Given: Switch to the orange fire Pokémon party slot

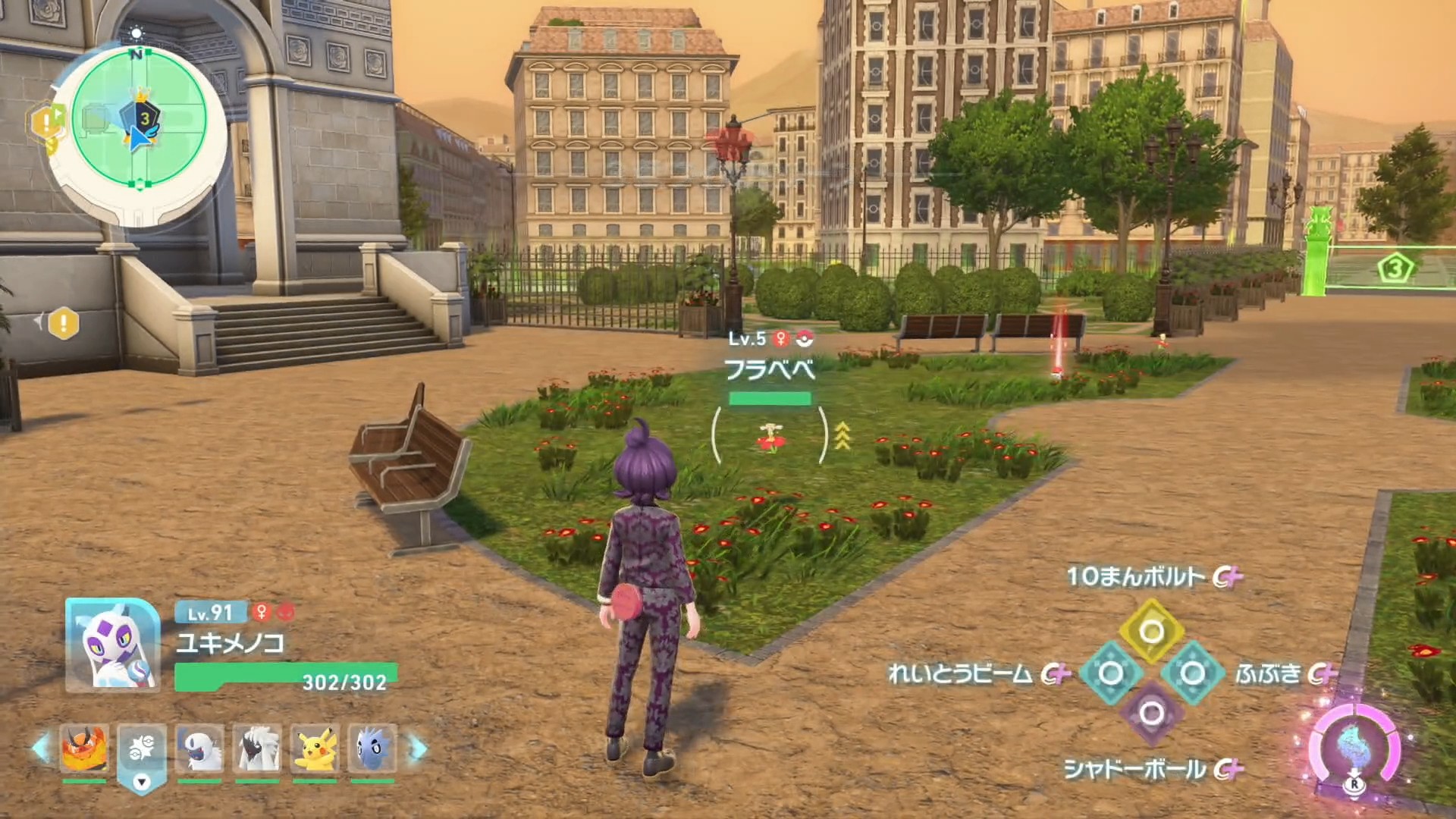Looking at the screenshot, I should pos(84,748).
